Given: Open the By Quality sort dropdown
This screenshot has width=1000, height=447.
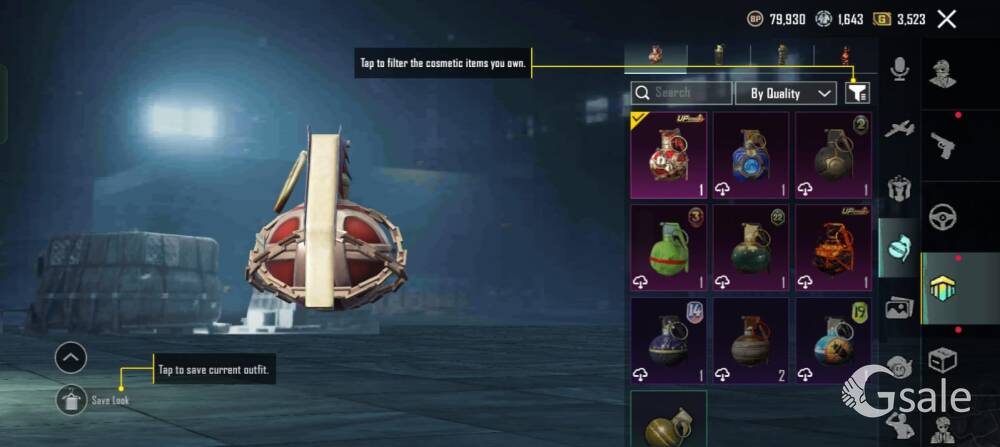Looking at the screenshot, I should (x=785, y=93).
